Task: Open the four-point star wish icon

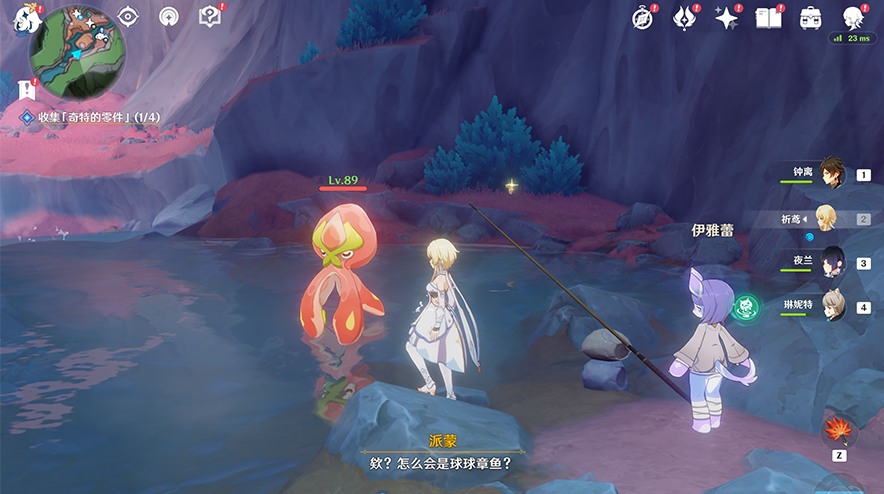Action: 725,17
